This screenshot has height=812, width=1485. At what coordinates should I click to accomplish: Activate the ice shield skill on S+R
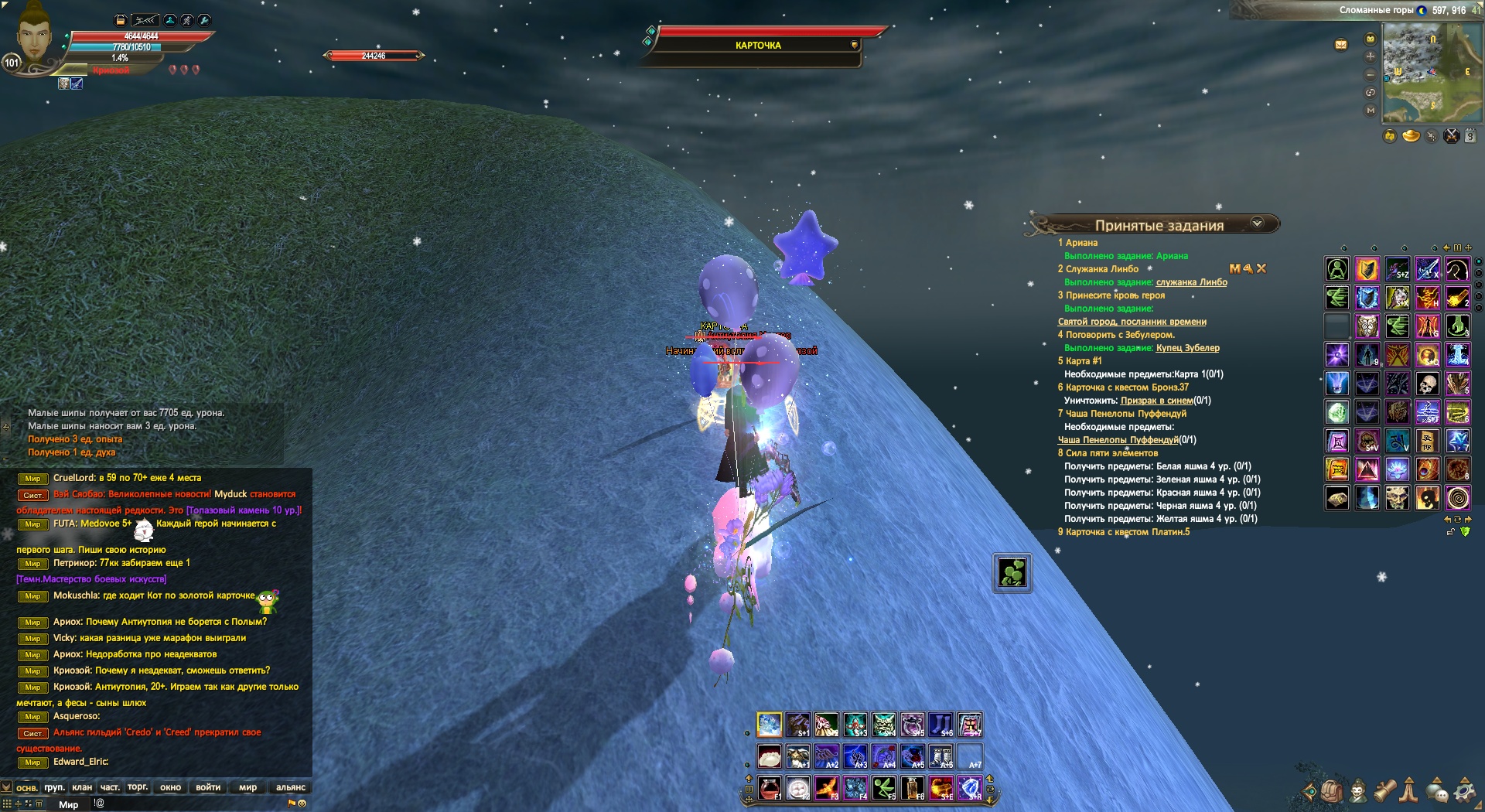(x=970, y=788)
